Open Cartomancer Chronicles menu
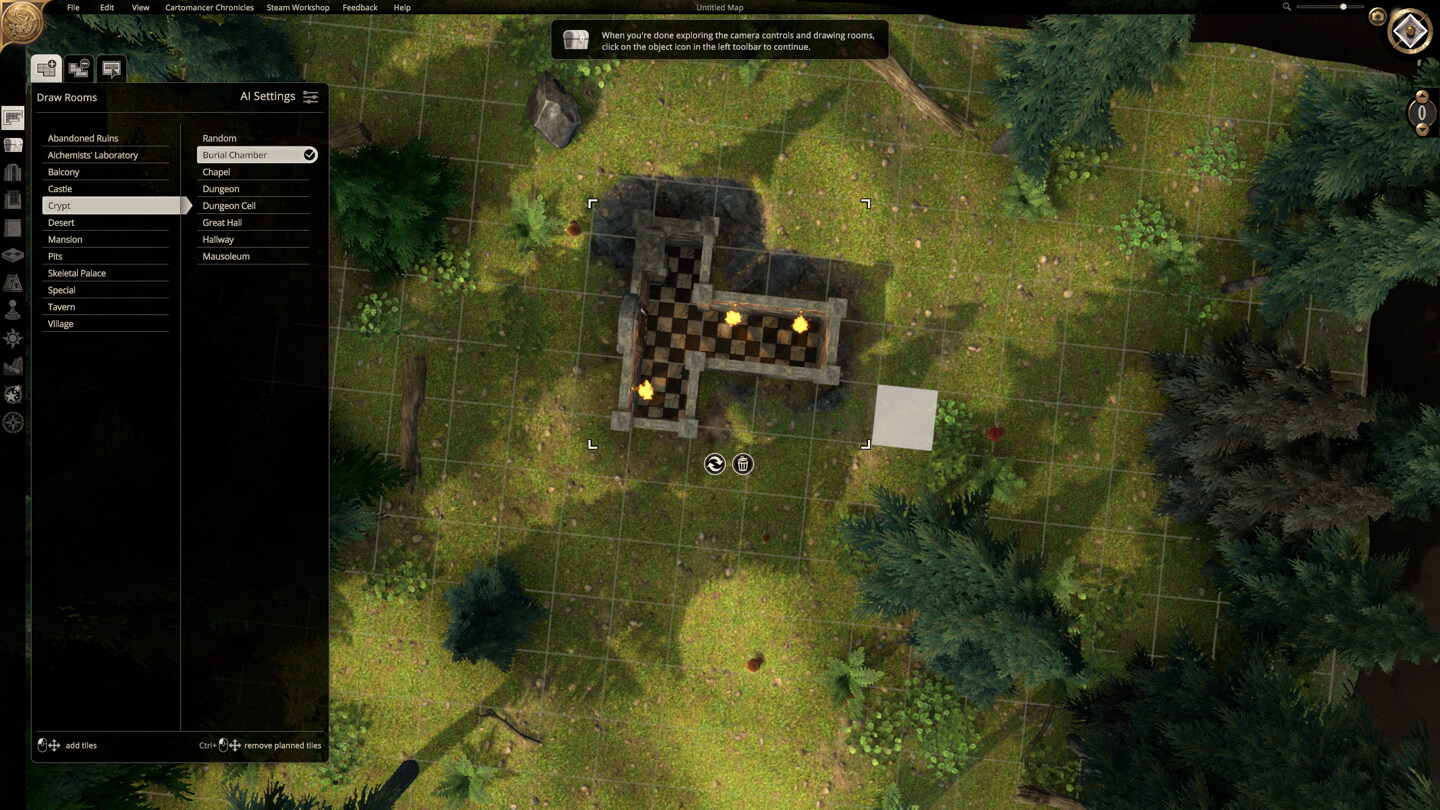This screenshot has height=810, width=1440. tap(209, 7)
